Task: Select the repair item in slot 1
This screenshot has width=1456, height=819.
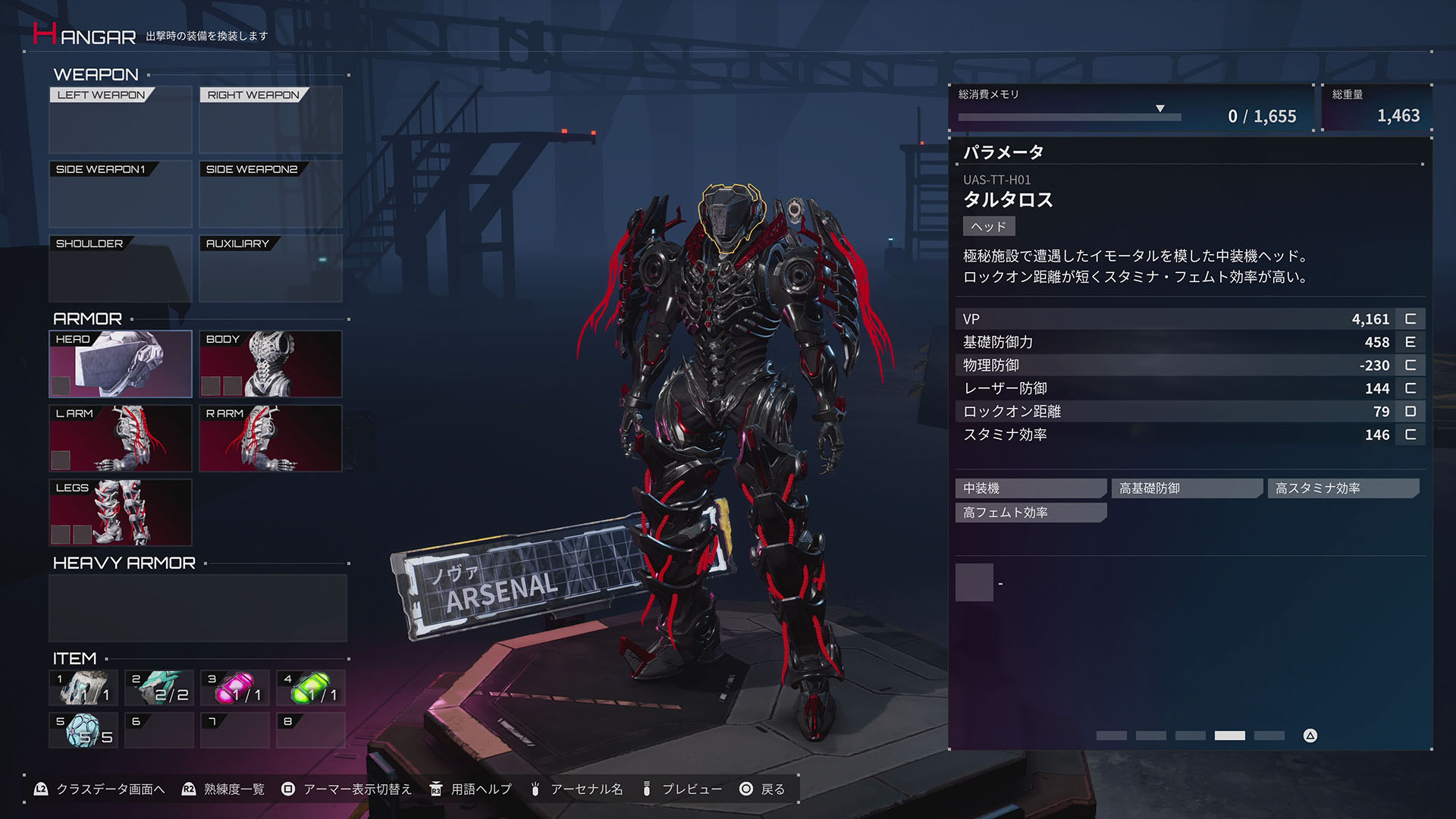Action: coord(83,687)
